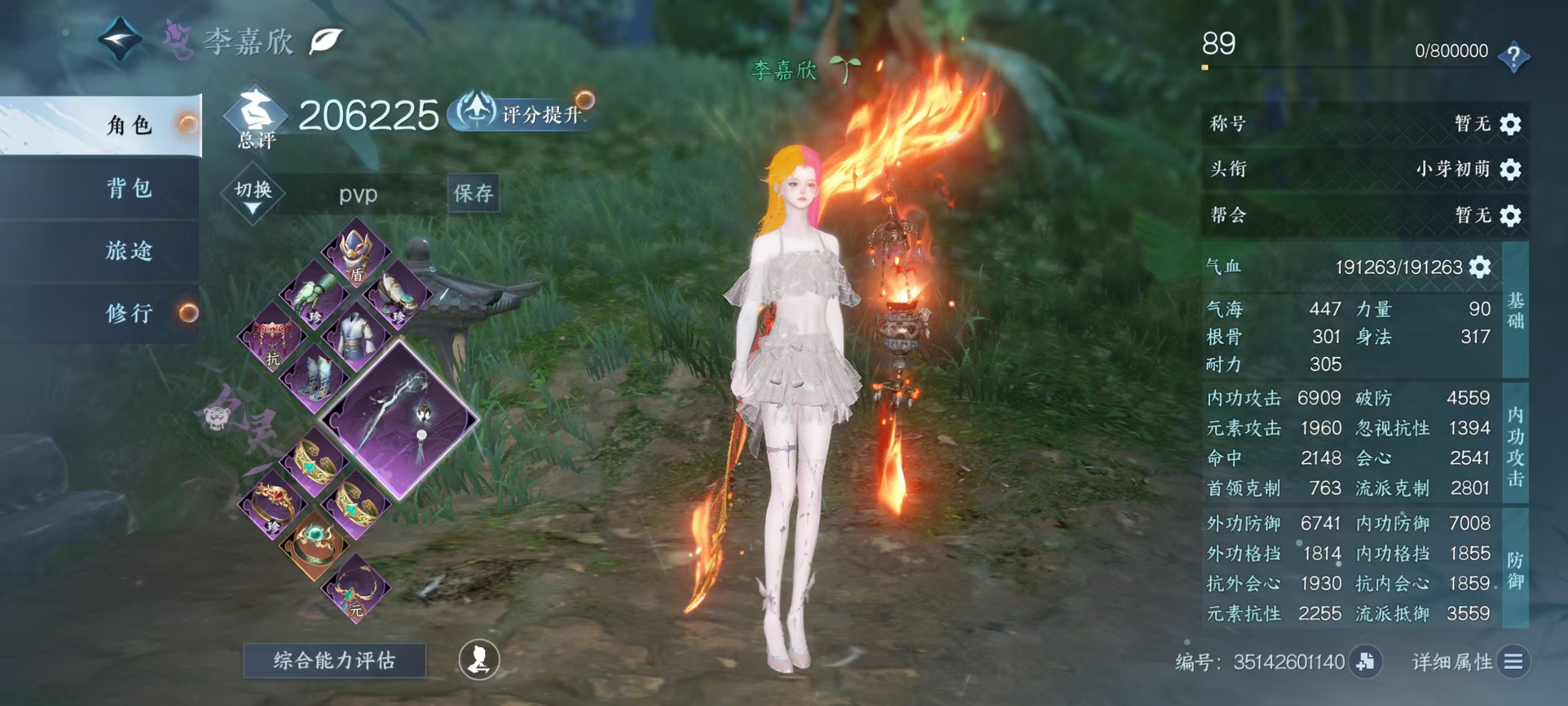This screenshot has width=1568, height=706.
Task: Click the round character silhouette button
Action: (479, 659)
